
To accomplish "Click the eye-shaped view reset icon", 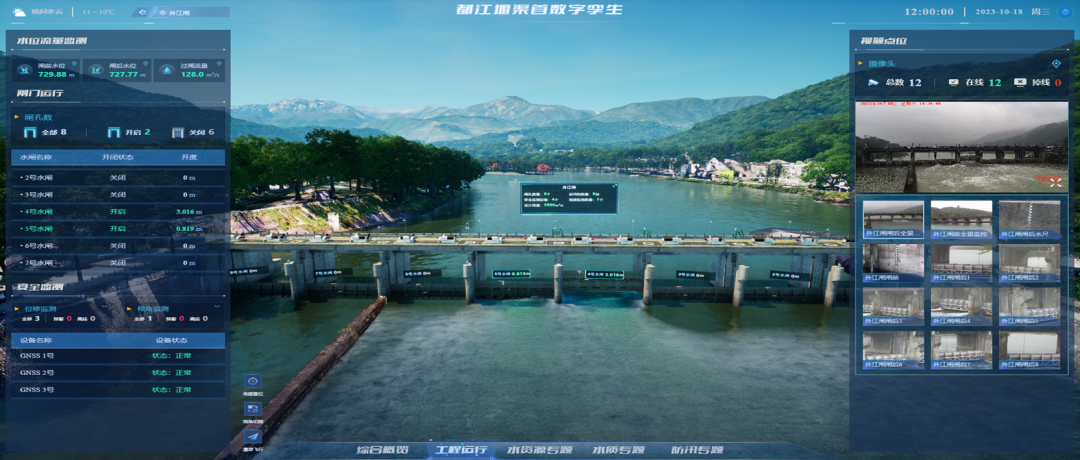I will point(253,382).
